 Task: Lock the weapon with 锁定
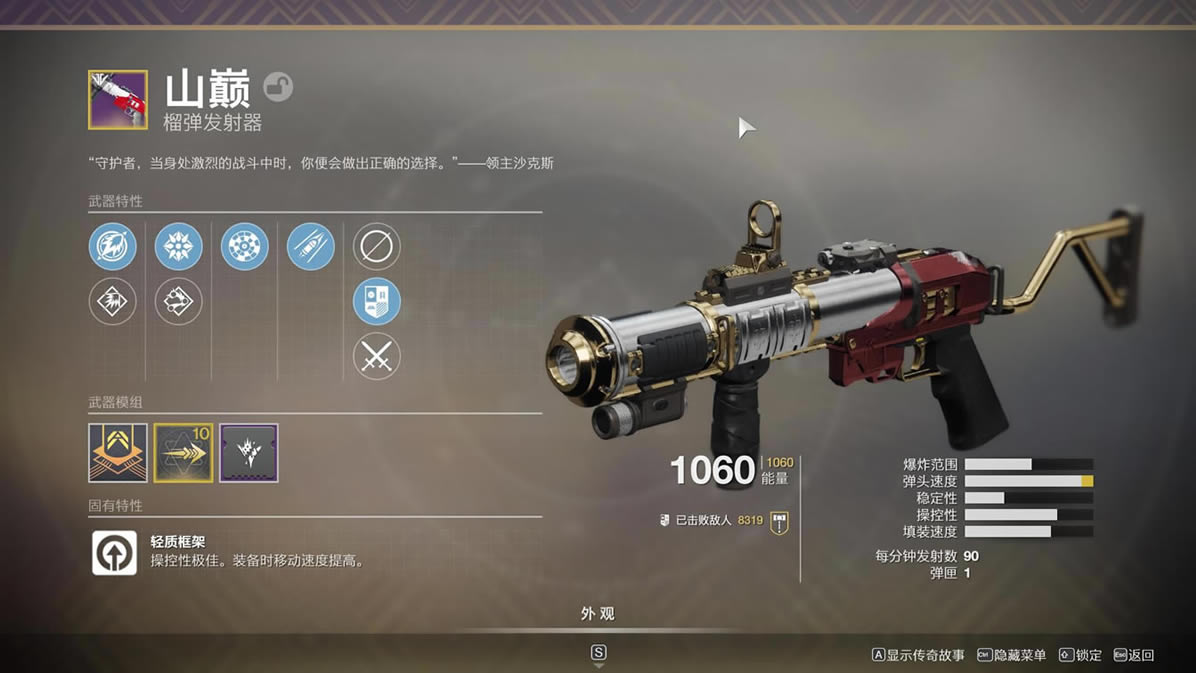pos(1081,655)
